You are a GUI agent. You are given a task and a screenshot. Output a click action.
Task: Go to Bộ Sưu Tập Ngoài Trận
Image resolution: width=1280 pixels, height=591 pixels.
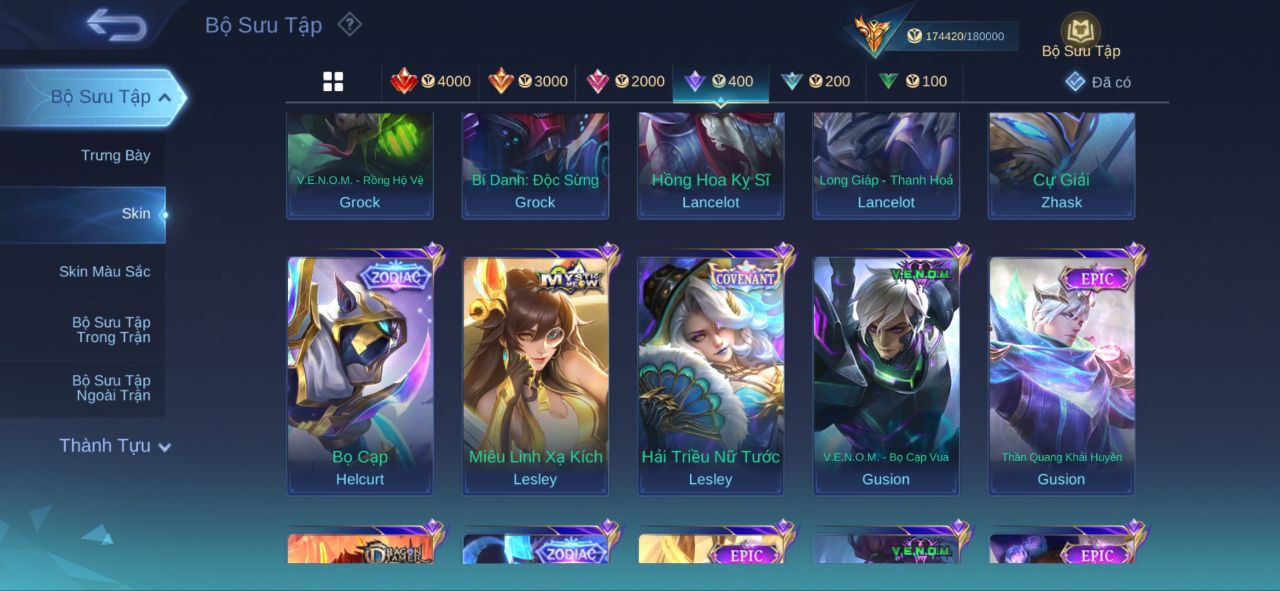pos(110,388)
